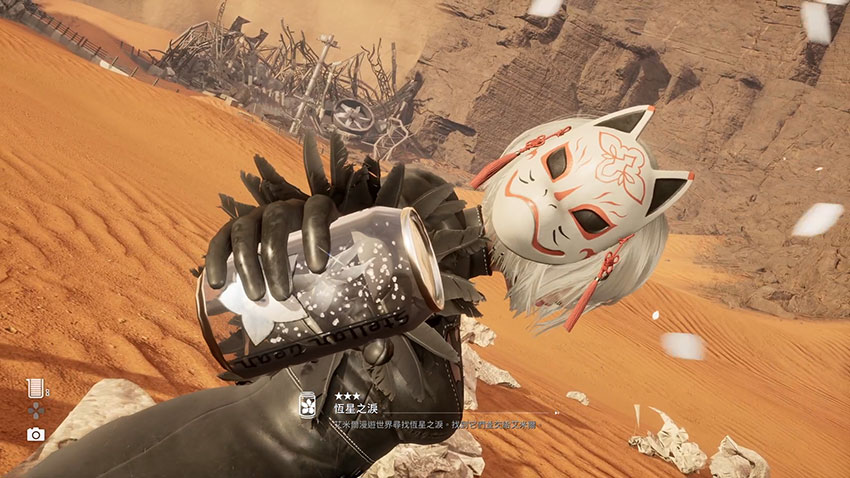Open the camera photo mode icon
Viewport: 850px width, 478px height.
pos(36,434)
